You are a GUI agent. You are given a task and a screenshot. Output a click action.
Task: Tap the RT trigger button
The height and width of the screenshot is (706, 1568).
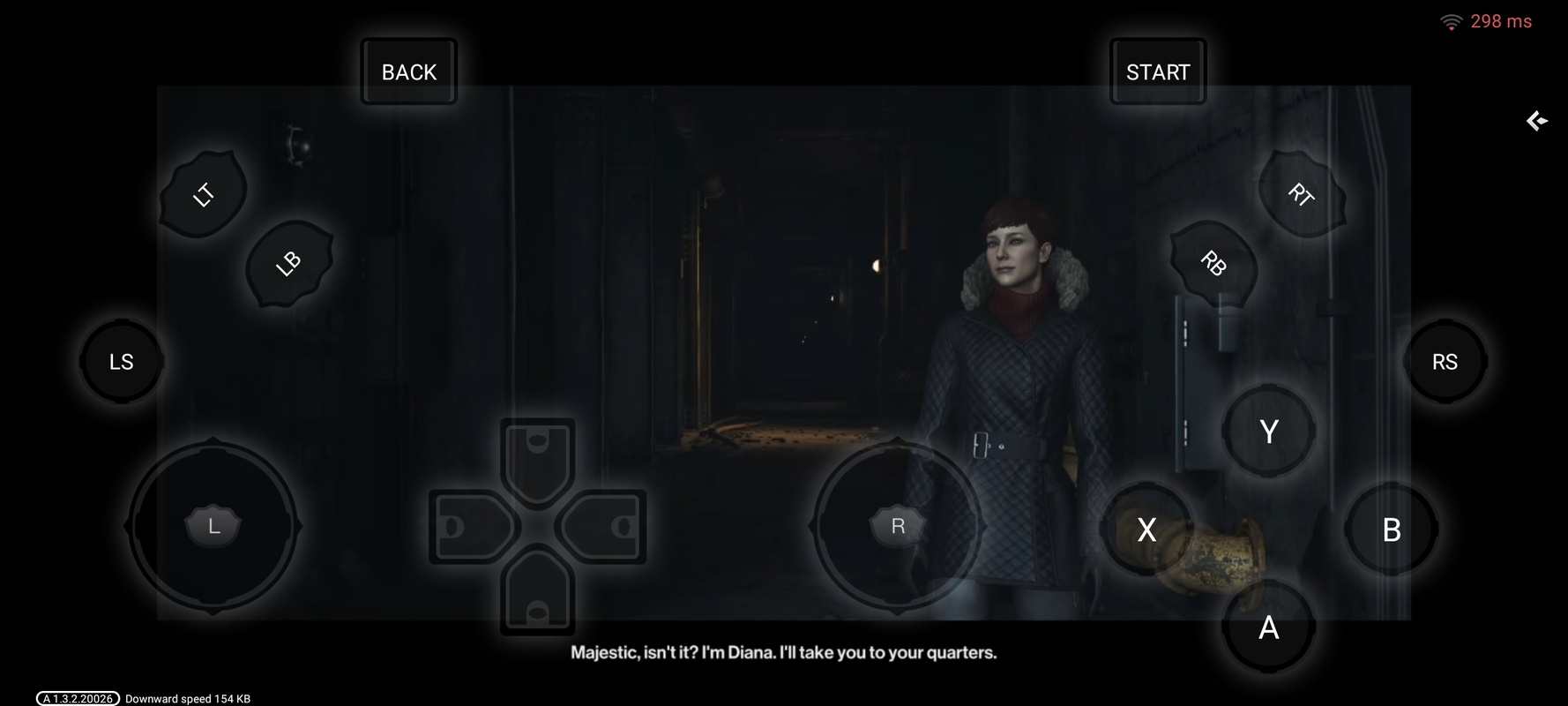1301,194
